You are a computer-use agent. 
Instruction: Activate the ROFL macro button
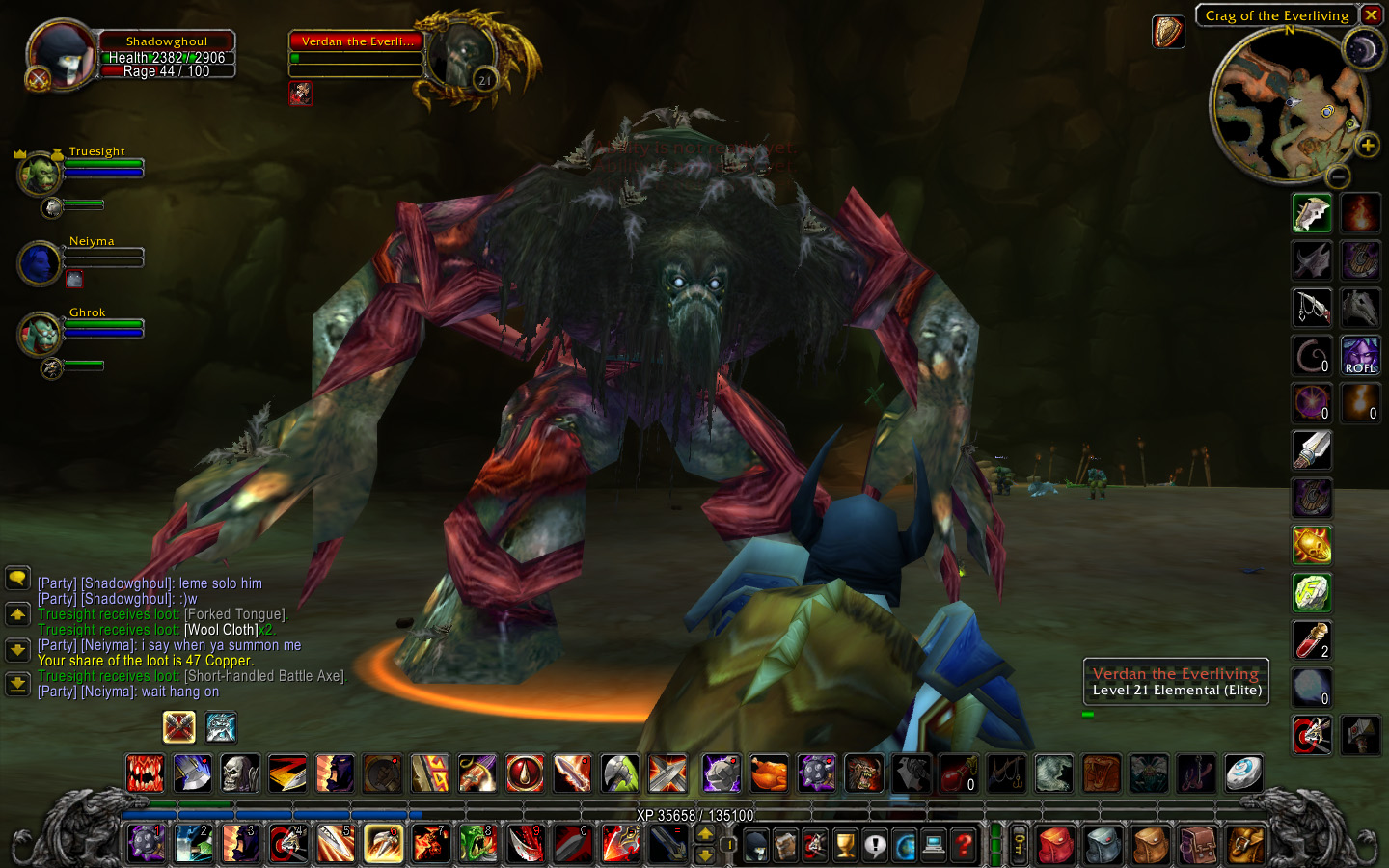1360,356
